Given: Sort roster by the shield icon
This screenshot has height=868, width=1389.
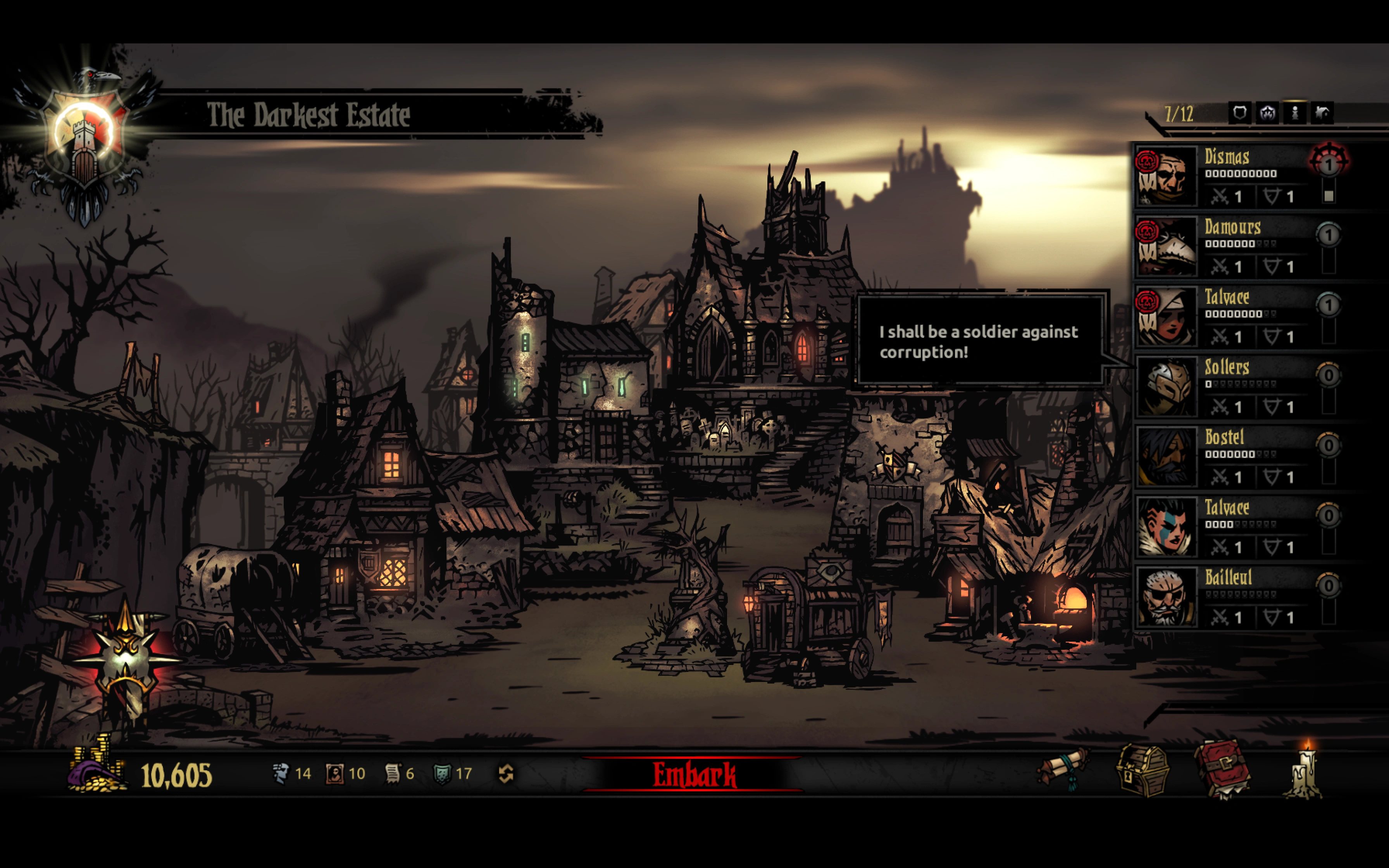Looking at the screenshot, I should 1239,113.
